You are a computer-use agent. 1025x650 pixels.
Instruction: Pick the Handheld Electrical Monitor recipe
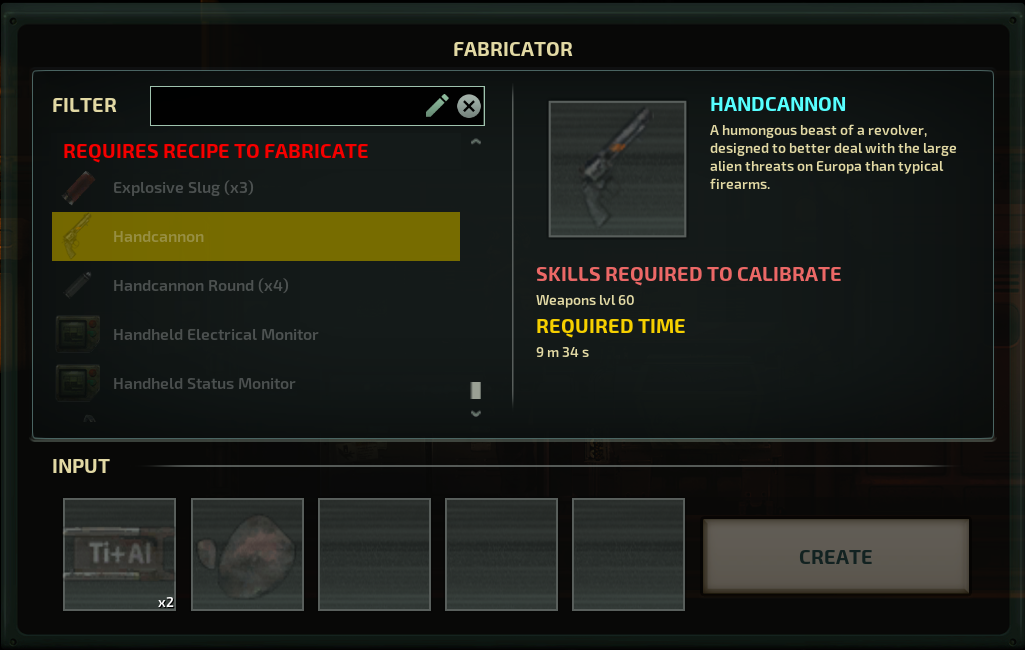[255, 335]
